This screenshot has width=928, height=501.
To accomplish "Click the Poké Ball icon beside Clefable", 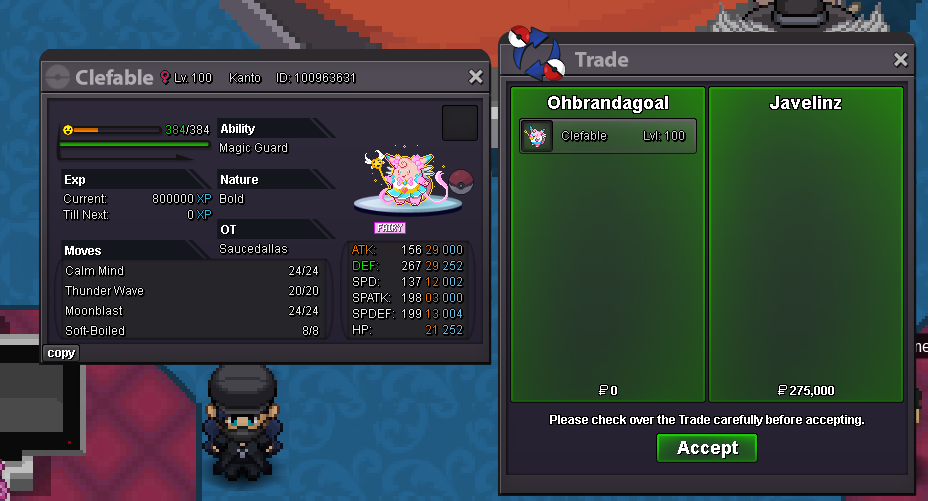I will pos(461,181).
